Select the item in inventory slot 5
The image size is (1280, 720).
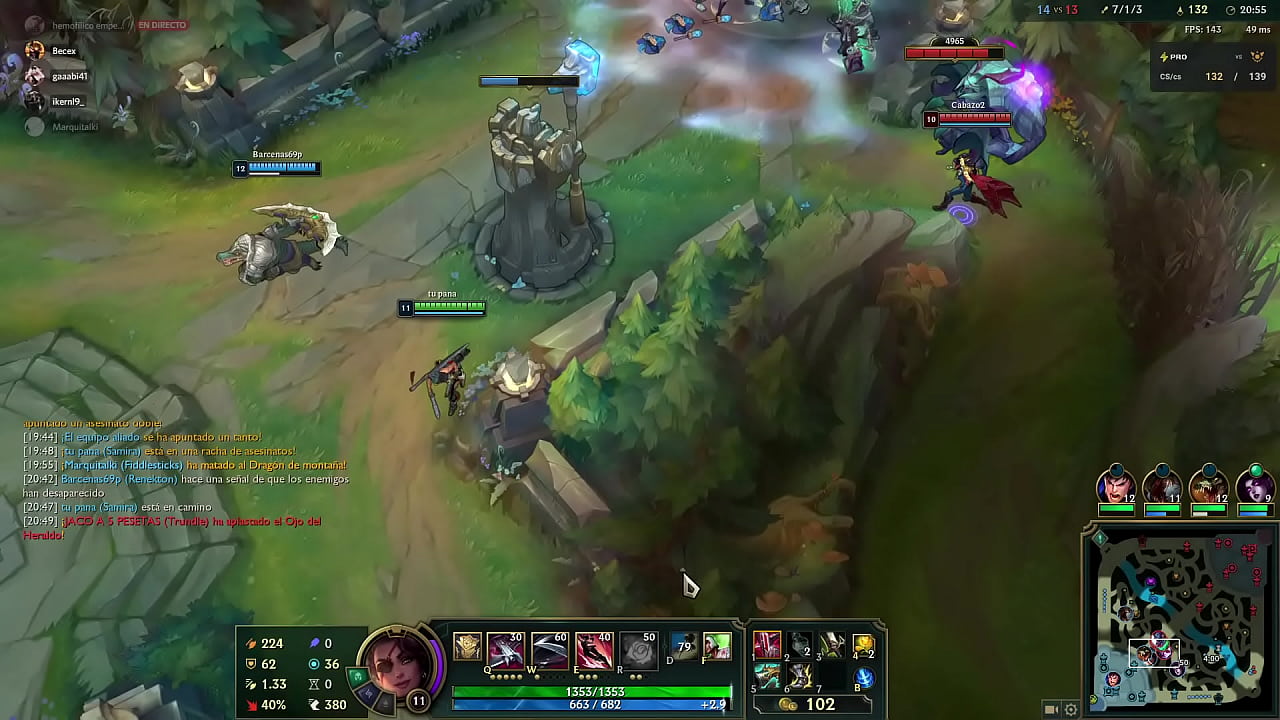[x=767, y=676]
